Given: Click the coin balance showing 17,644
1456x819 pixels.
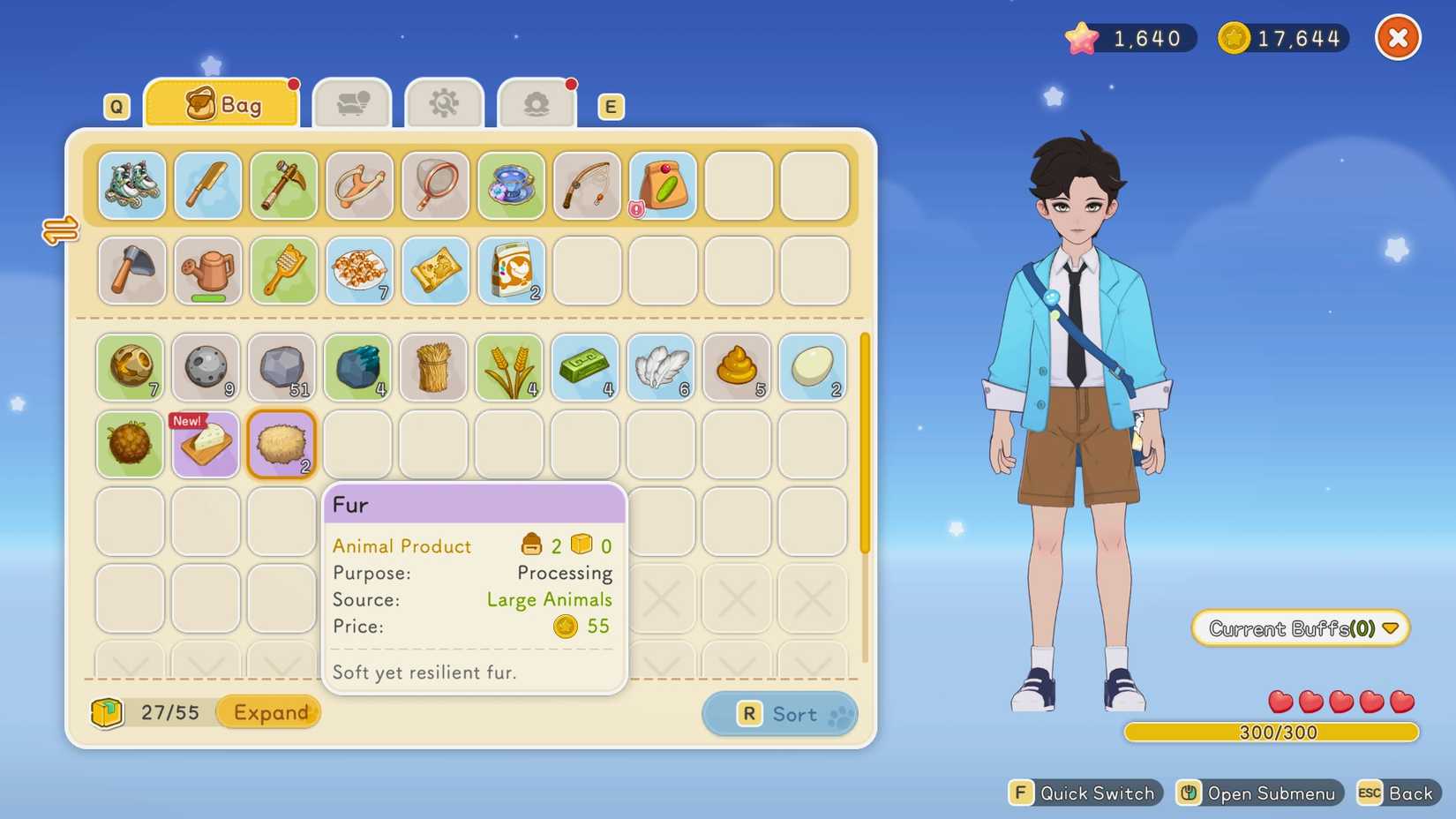Looking at the screenshot, I should [x=1281, y=37].
